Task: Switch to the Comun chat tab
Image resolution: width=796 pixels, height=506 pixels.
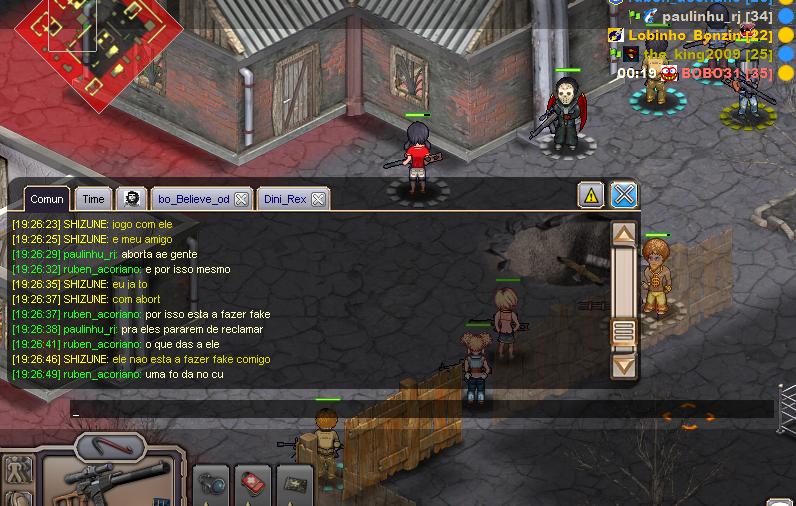Action: [47, 199]
